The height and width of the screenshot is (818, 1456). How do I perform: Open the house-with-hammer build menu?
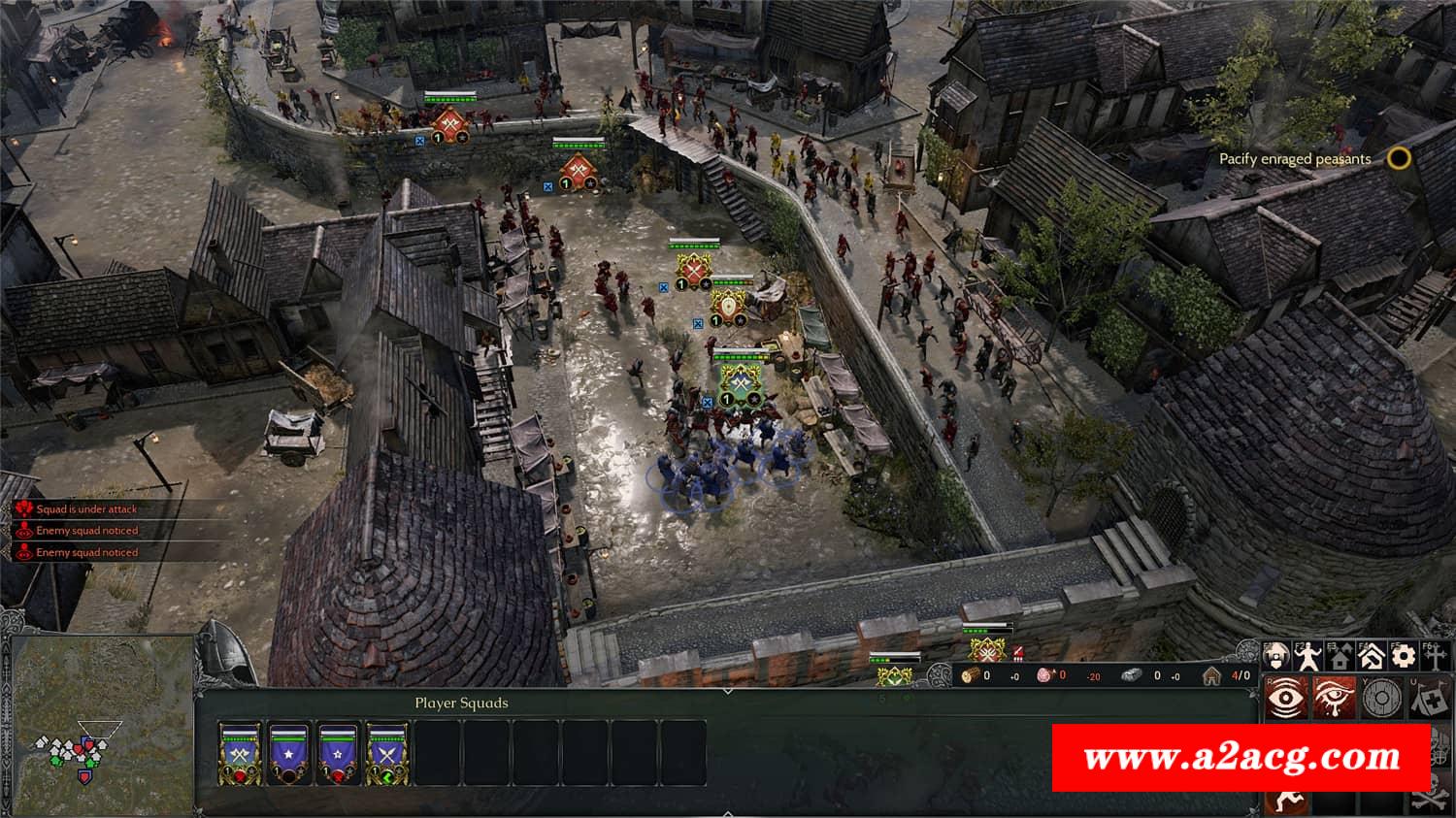[1372, 657]
